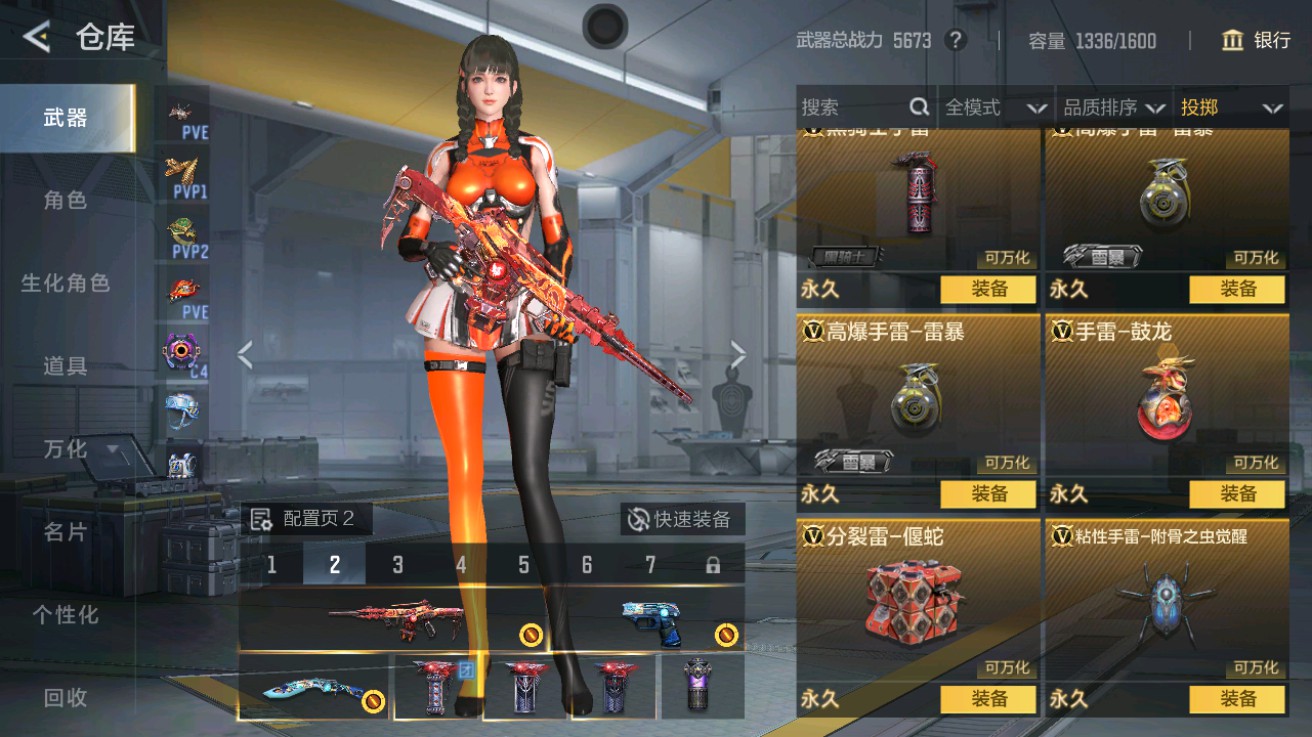Open the 银行 (Bank) panel
Image resolution: width=1312 pixels, height=737 pixels.
tap(1256, 41)
